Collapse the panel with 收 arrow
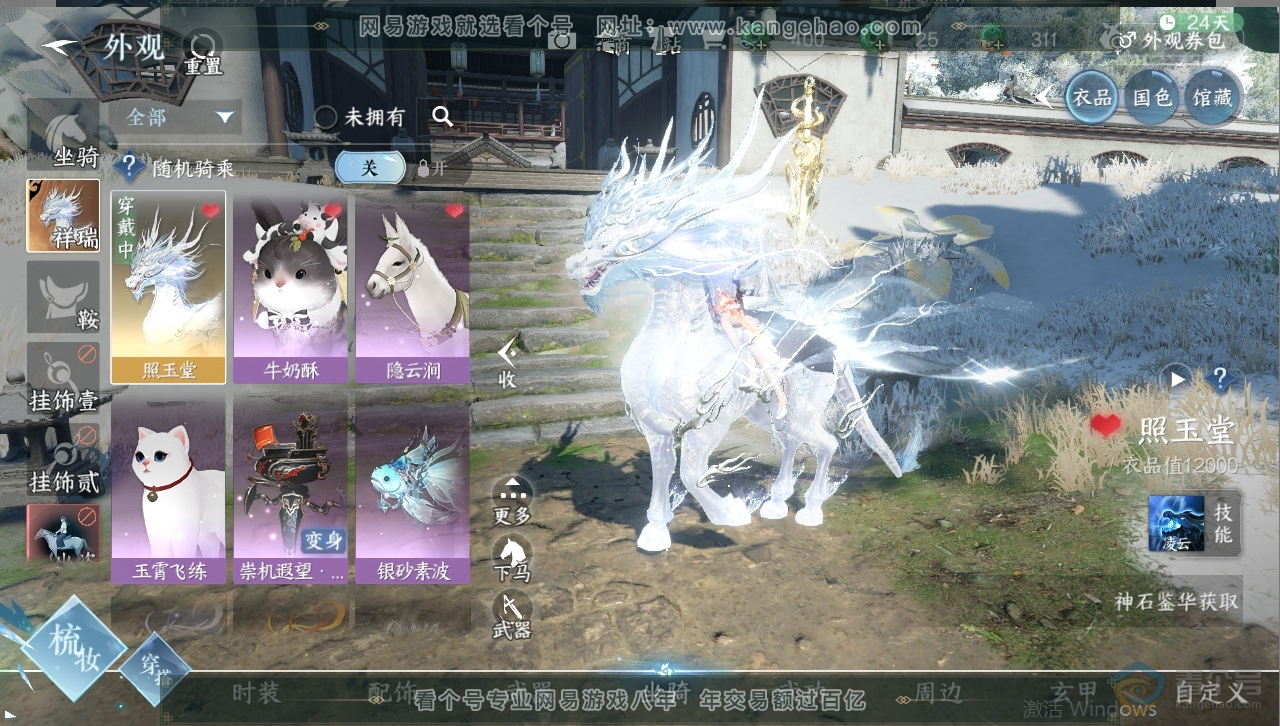This screenshot has height=726, width=1280. [508, 360]
